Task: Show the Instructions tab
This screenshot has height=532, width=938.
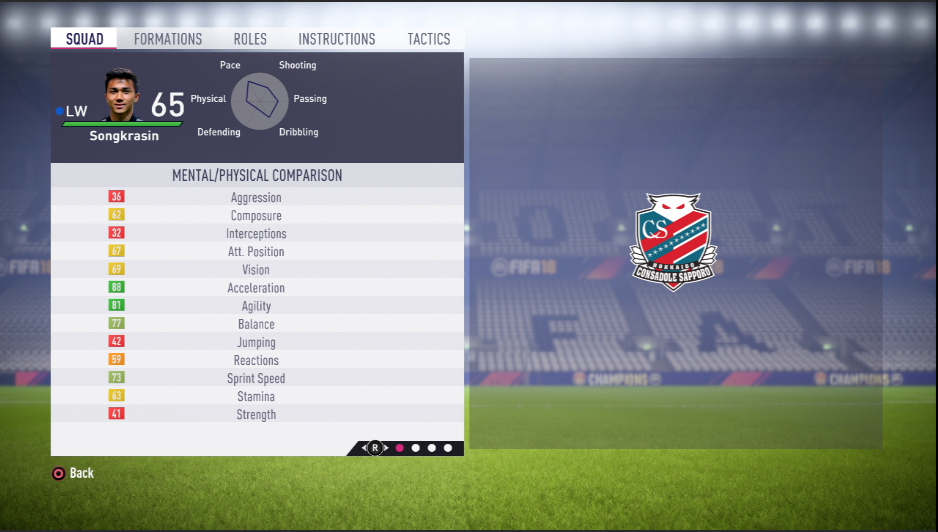Action: 337,39
